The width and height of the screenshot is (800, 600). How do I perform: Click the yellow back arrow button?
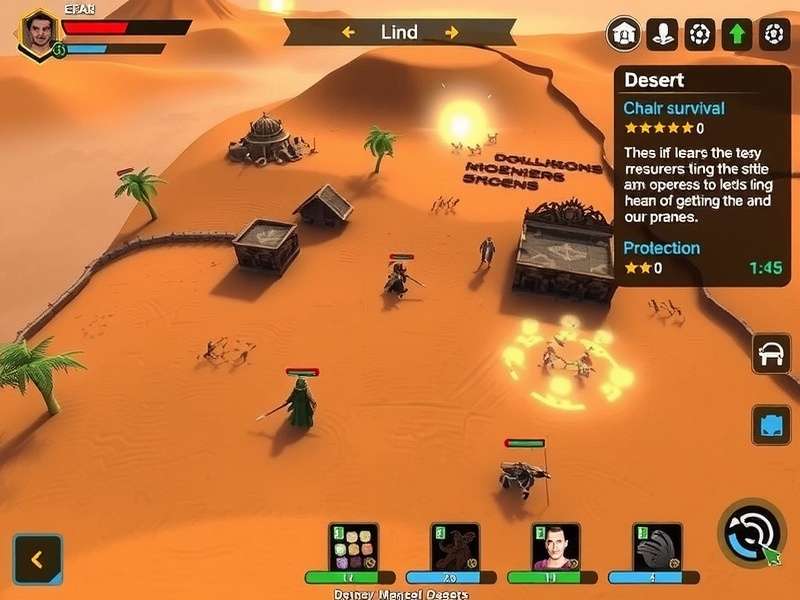coord(38,559)
